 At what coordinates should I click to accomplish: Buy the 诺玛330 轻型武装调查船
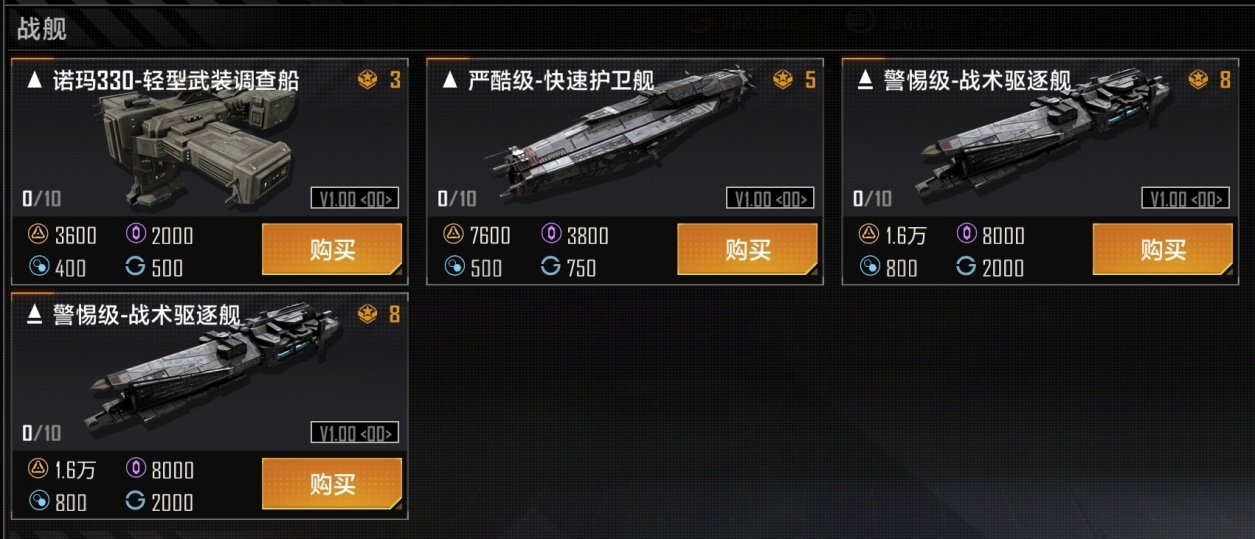tap(332, 249)
